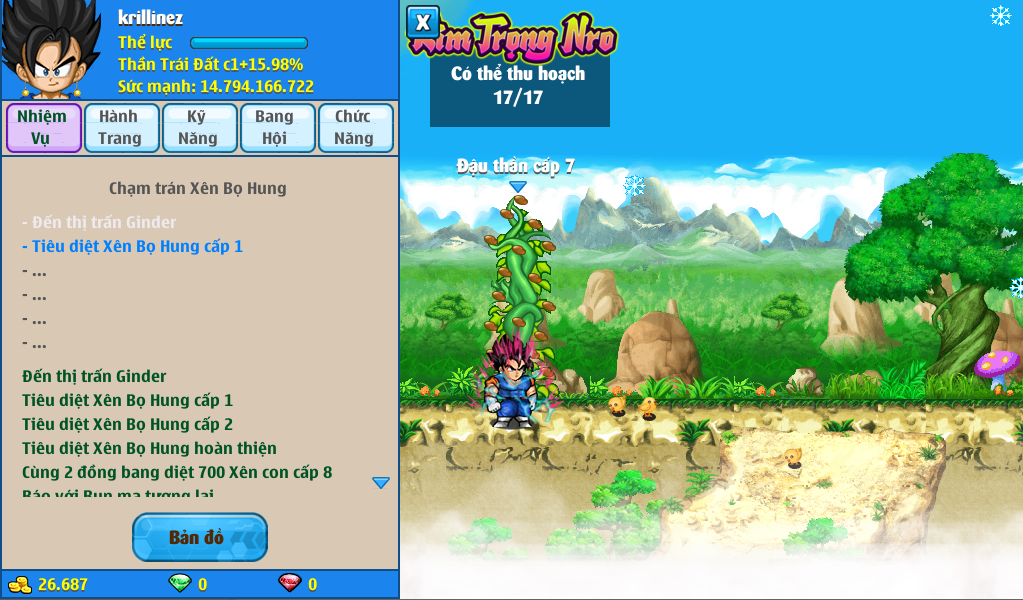This screenshot has width=1023, height=600.
Task: Close the panel with the X button
Action: click(x=423, y=22)
